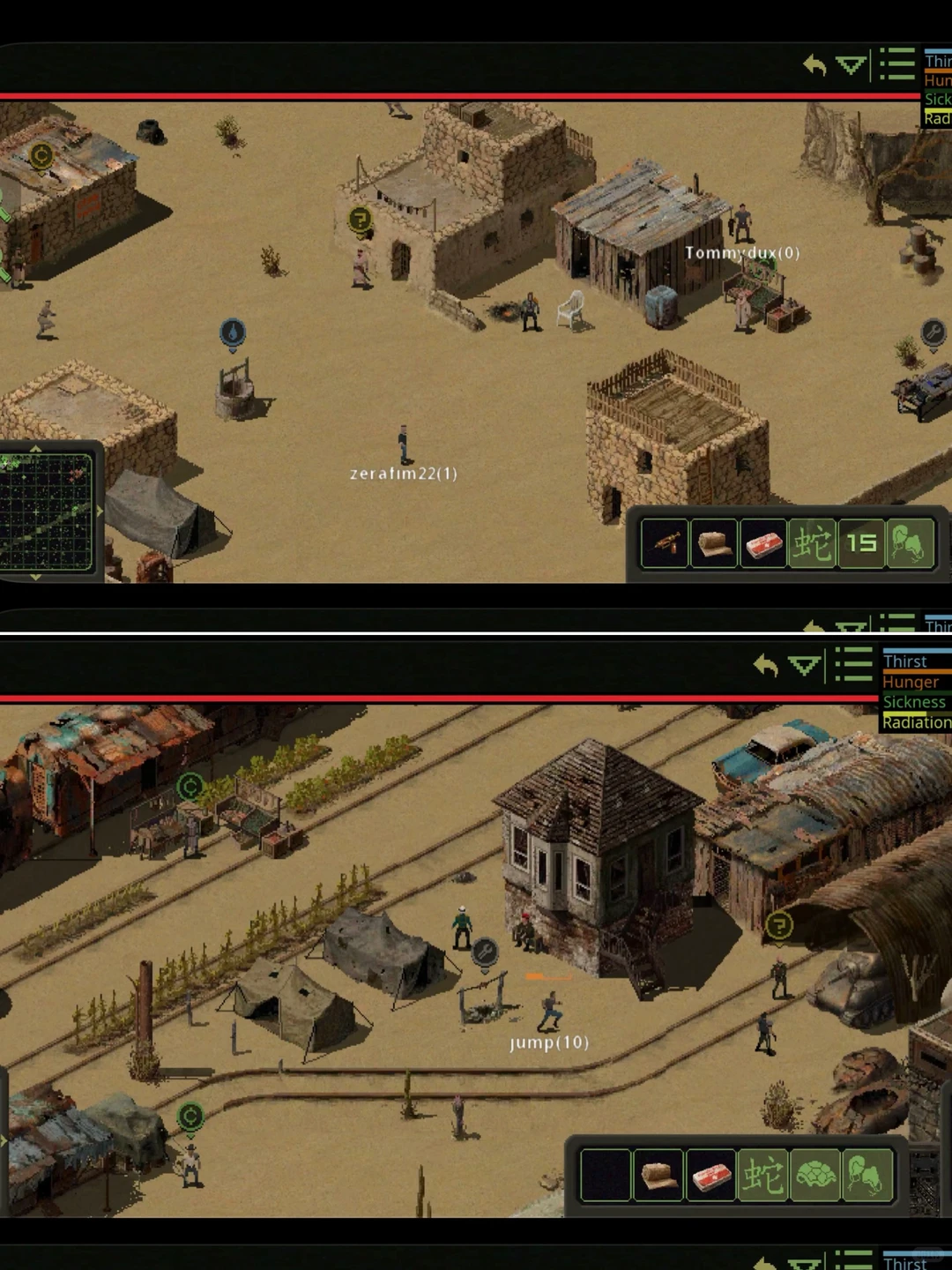Select the syringe item slot in hotbar
The image size is (952, 1270).
click(x=666, y=542)
